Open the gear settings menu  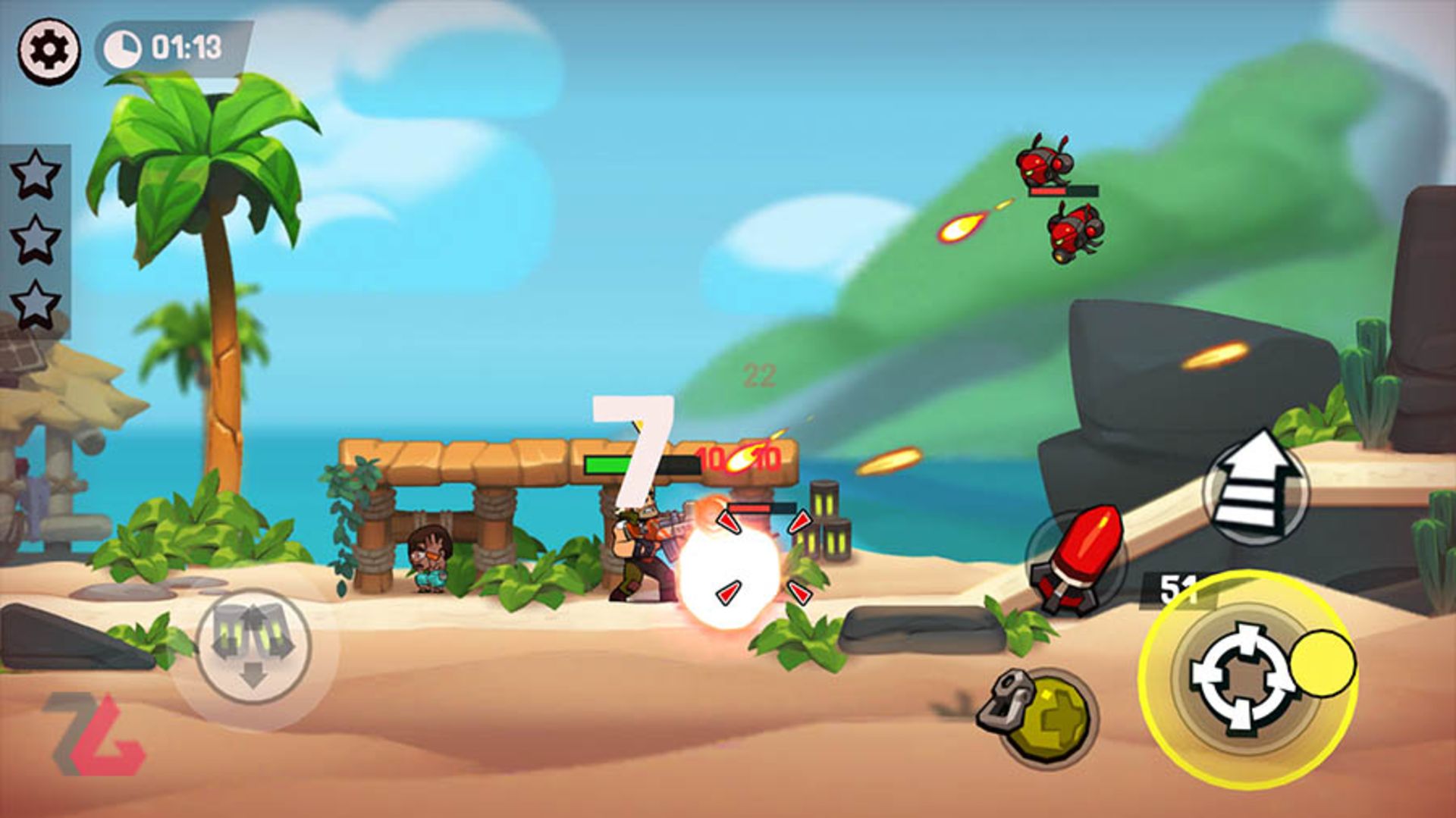pos(49,50)
